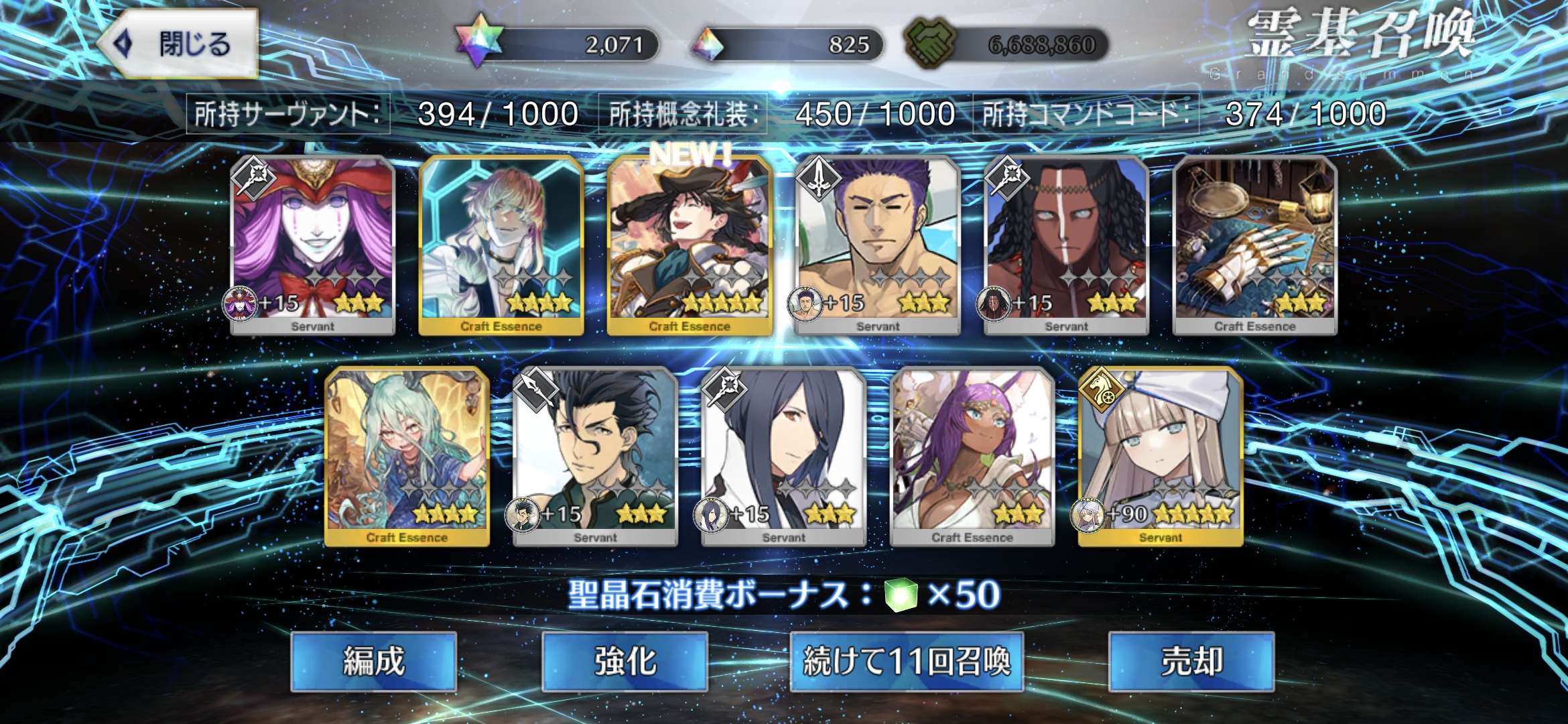View the purple-haired bunny-eared Craft Essence card
1568x724 pixels.
[972, 456]
